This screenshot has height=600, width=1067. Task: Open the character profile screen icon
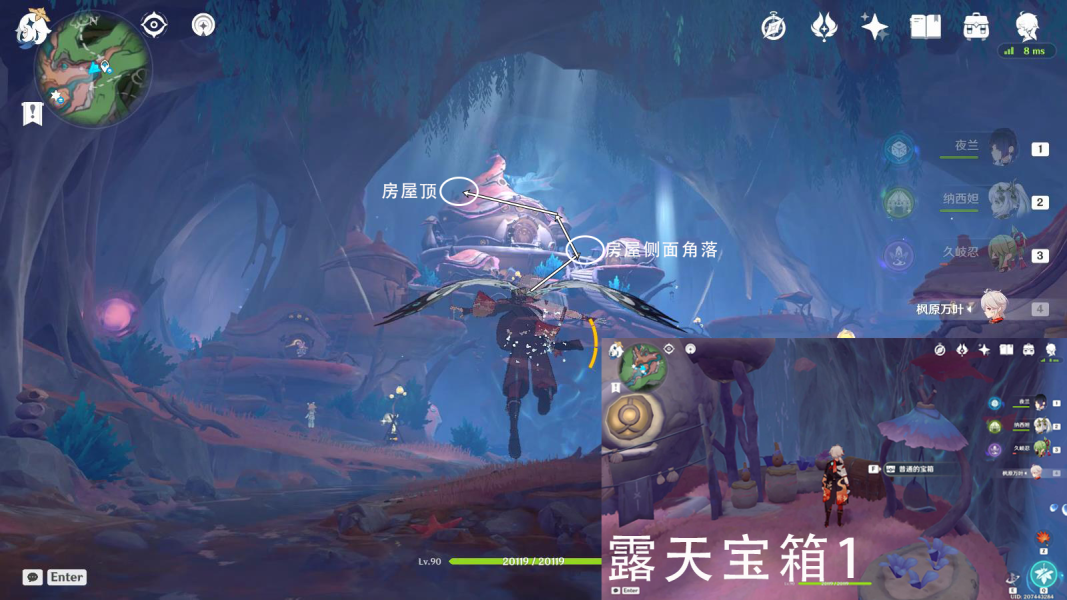tap(1027, 27)
